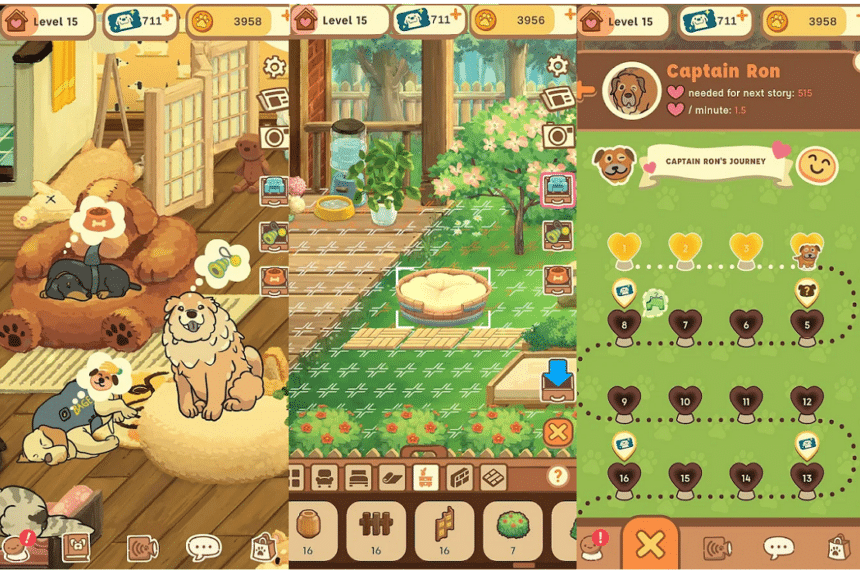
Task: Click the blue down-arrow storage box button
Action: point(557,380)
